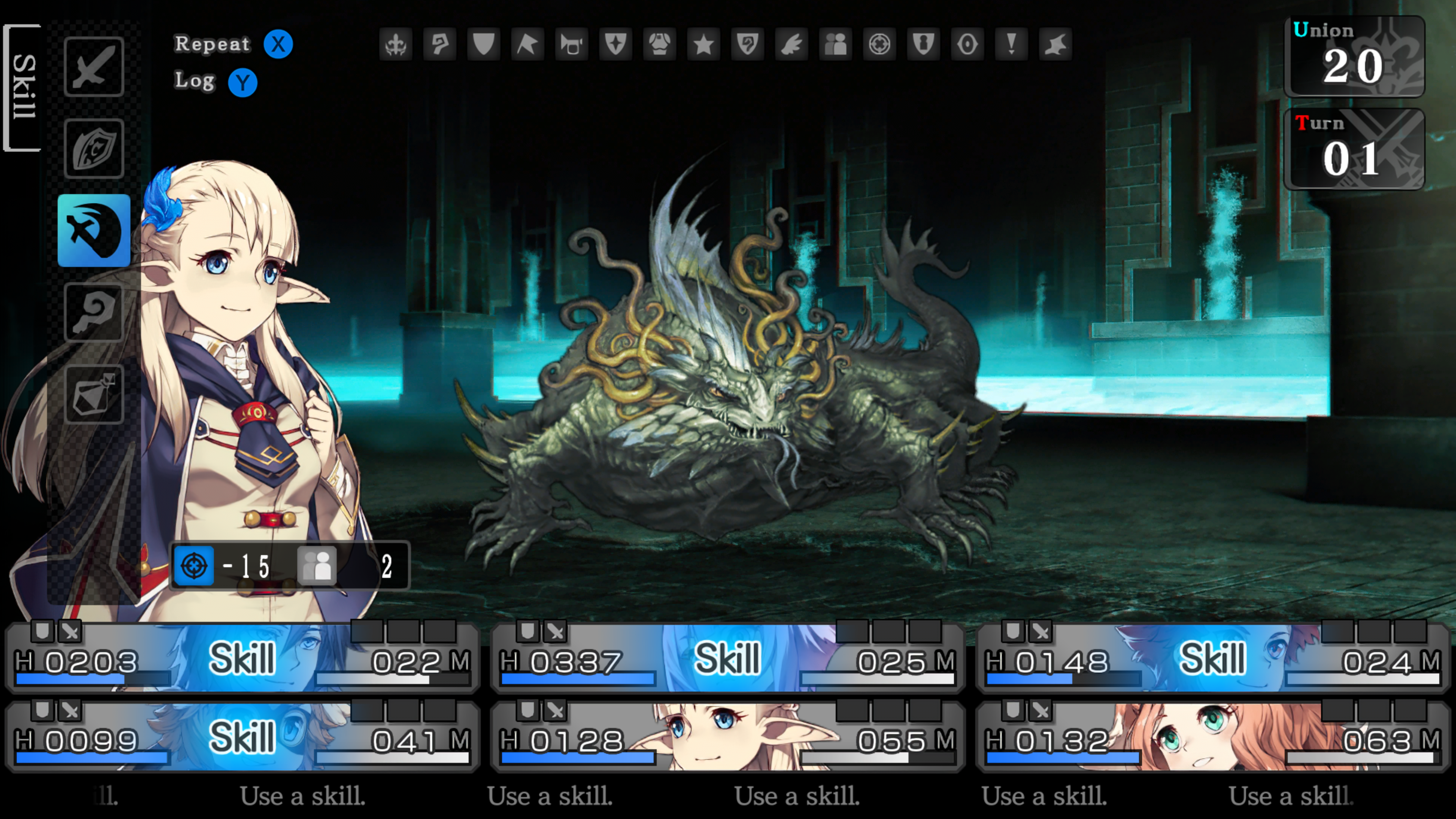
Task: Click the star status icon in top row
Action: coord(704,44)
